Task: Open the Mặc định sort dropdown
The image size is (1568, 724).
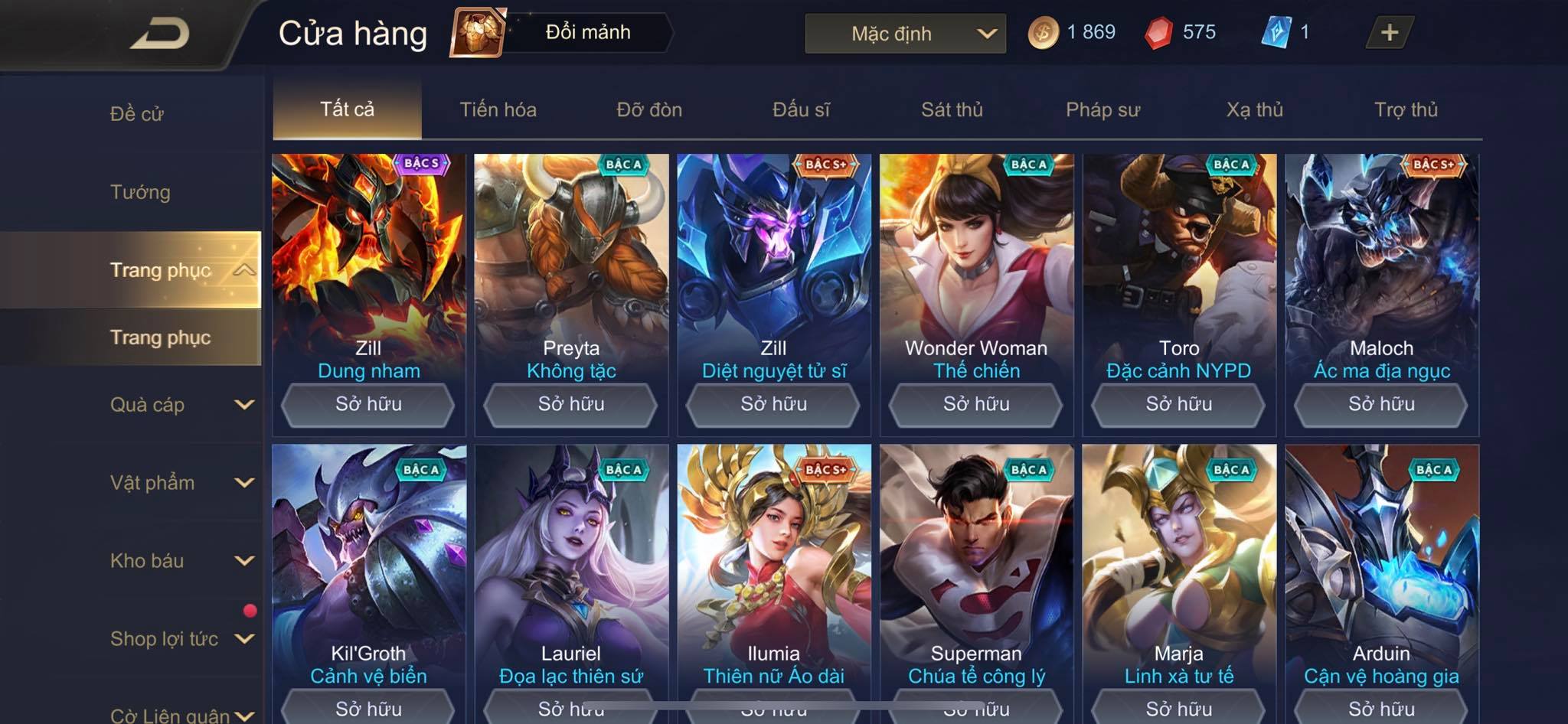Action: click(905, 34)
